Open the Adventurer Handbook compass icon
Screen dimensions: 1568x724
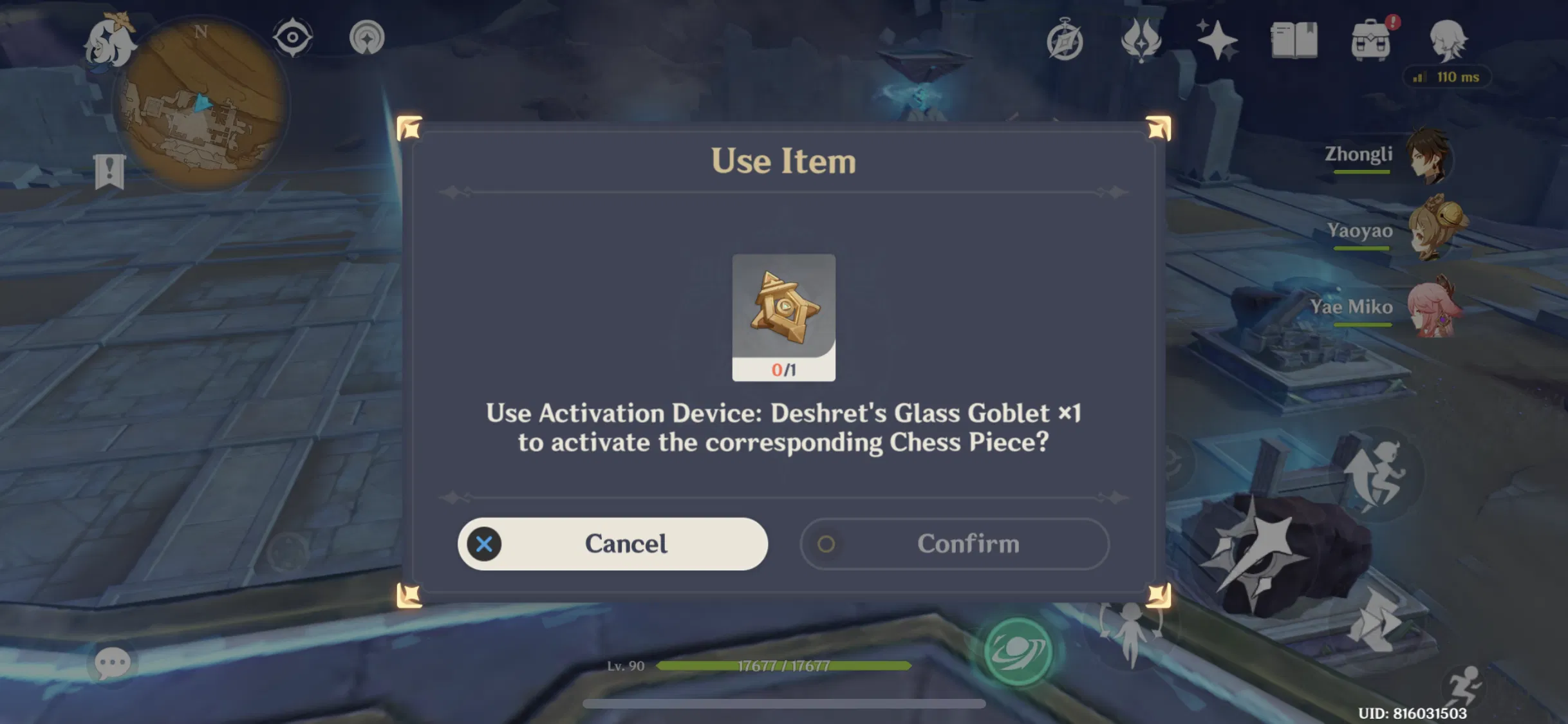pos(1065,41)
